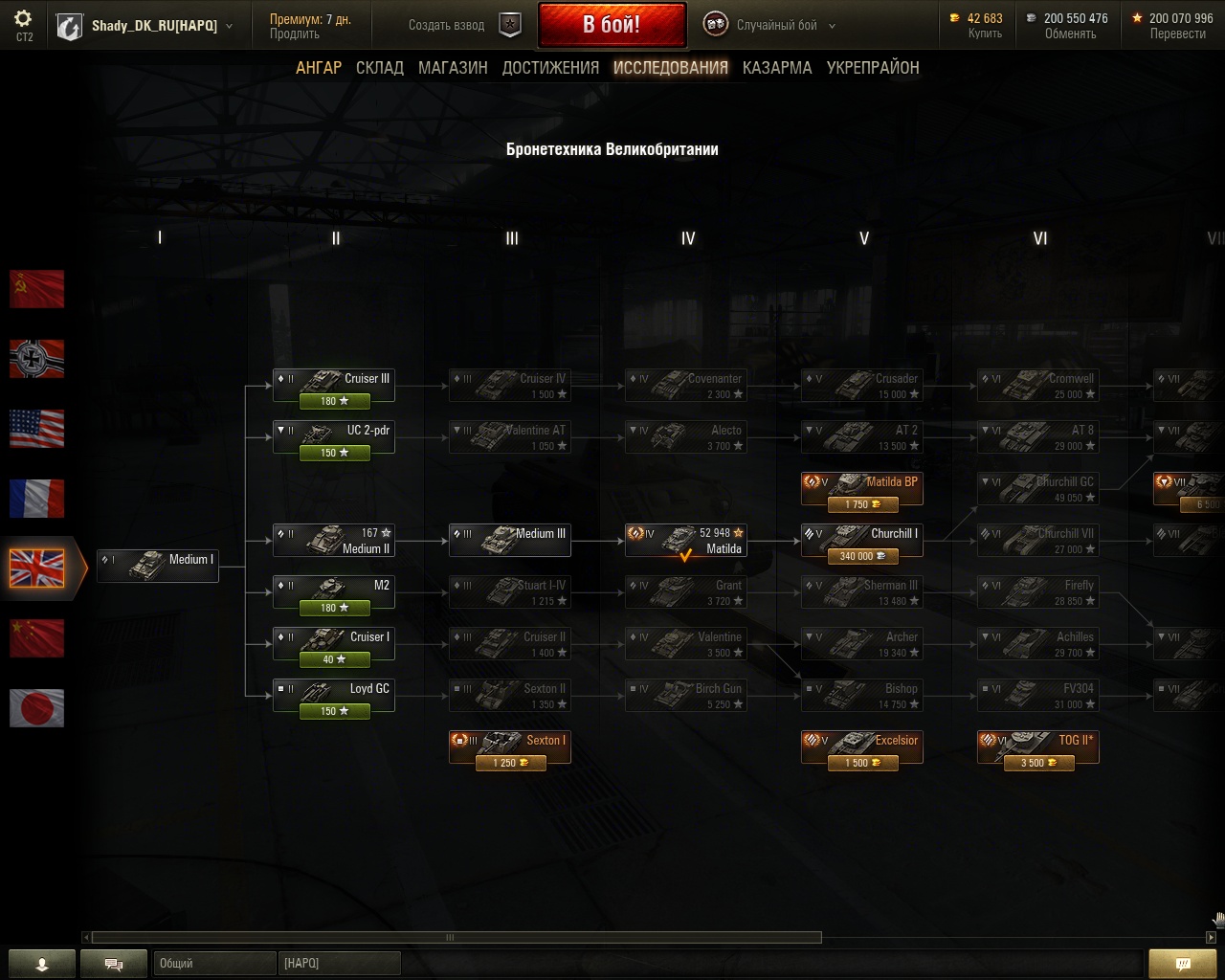Select the premium TOG II* tank node
The width and height of the screenshot is (1225, 980).
[x=1037, y=747]
